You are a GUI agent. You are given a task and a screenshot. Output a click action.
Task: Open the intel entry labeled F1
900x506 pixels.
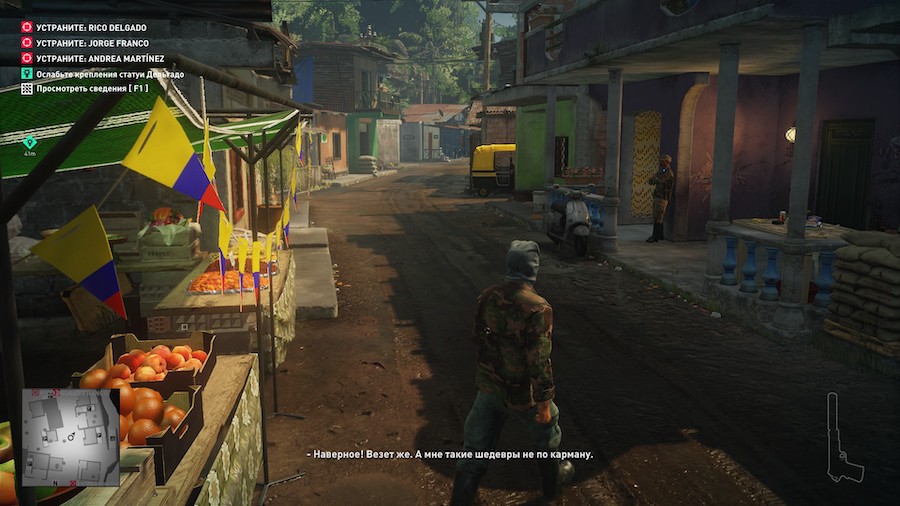coord(91,89)
